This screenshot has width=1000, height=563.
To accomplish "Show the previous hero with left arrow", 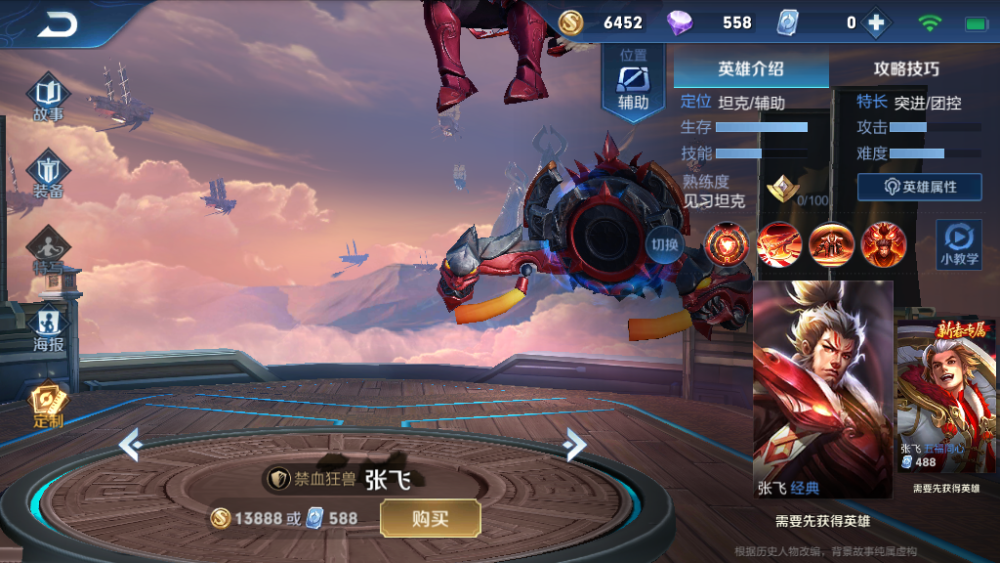I will 130,443.
